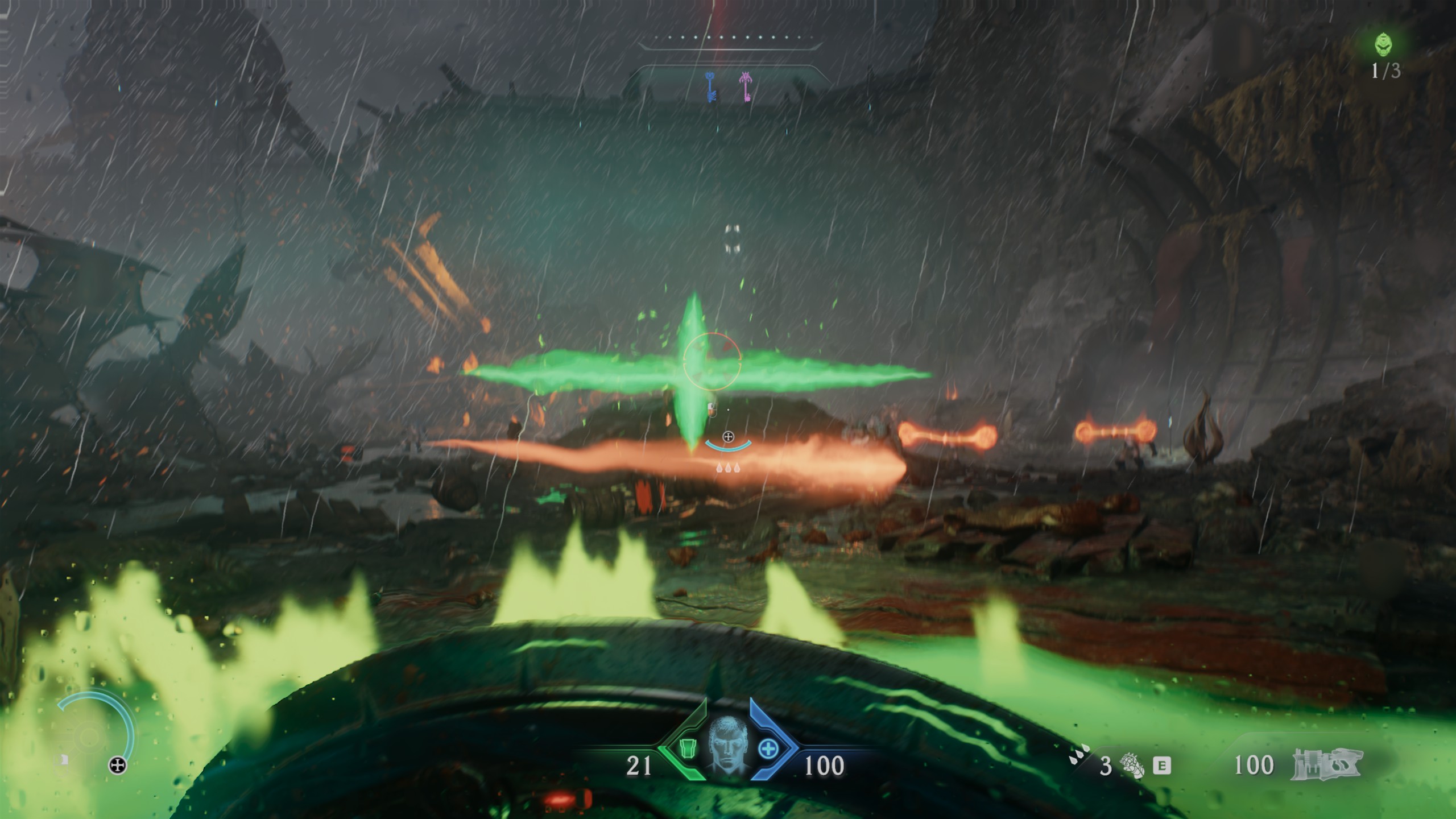Image resolution: width=1456 pixels, height=819 pixels.
Task: Select the pink key icon
Action: click(746, 87)
